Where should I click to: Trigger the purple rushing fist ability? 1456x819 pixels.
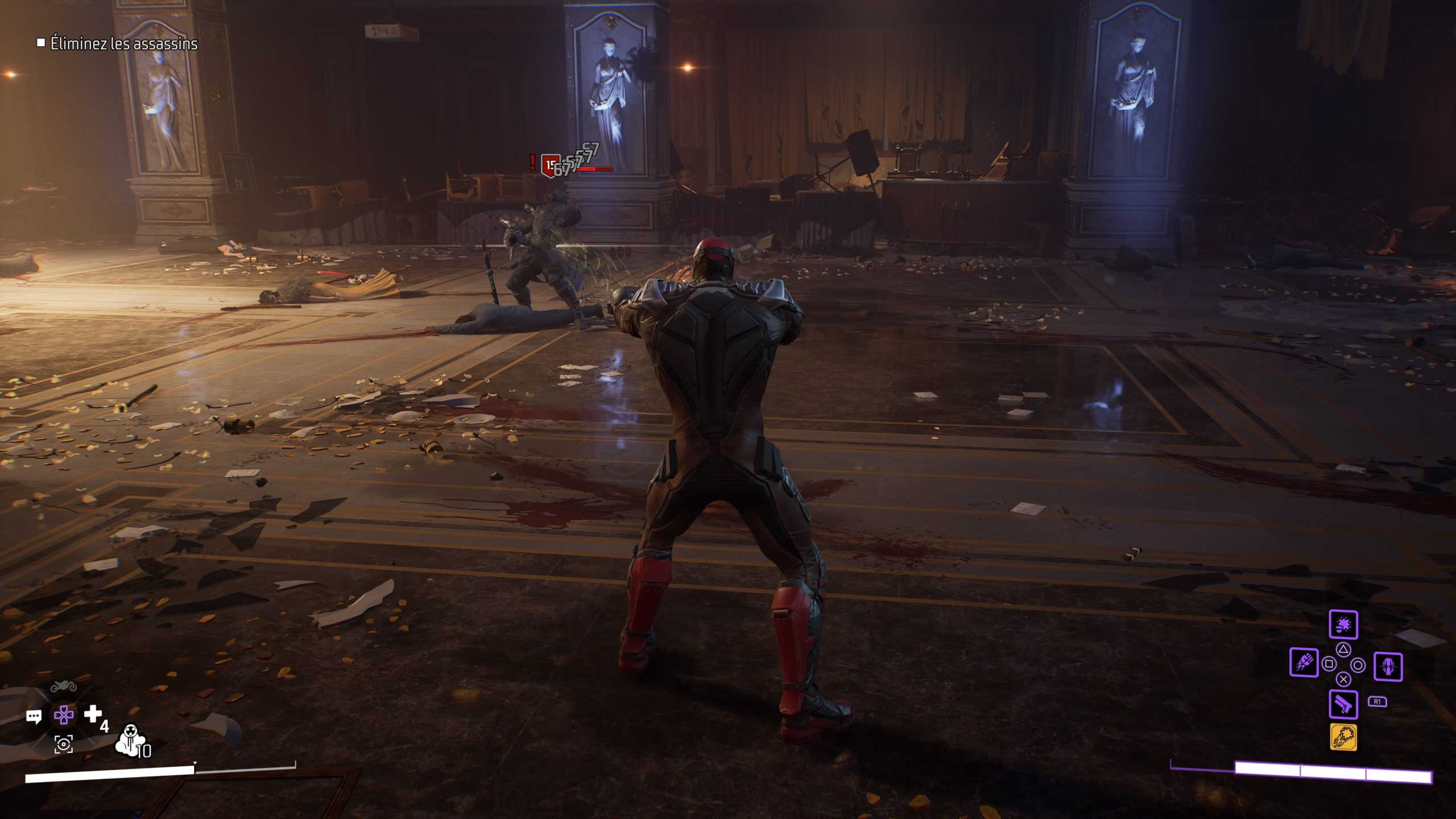(1304, 663)
